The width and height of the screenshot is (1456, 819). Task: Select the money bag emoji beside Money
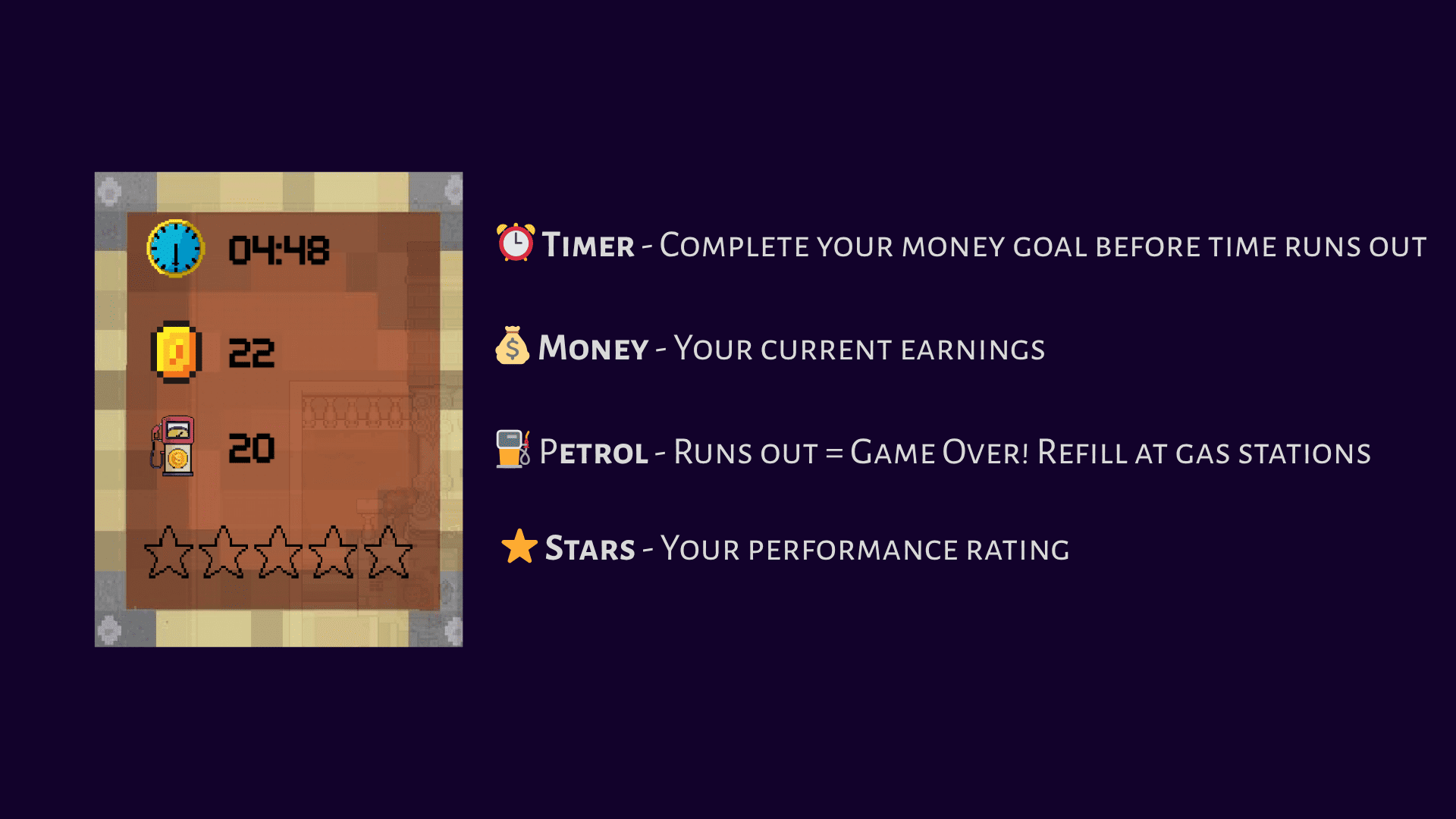[x=511, y=347]
